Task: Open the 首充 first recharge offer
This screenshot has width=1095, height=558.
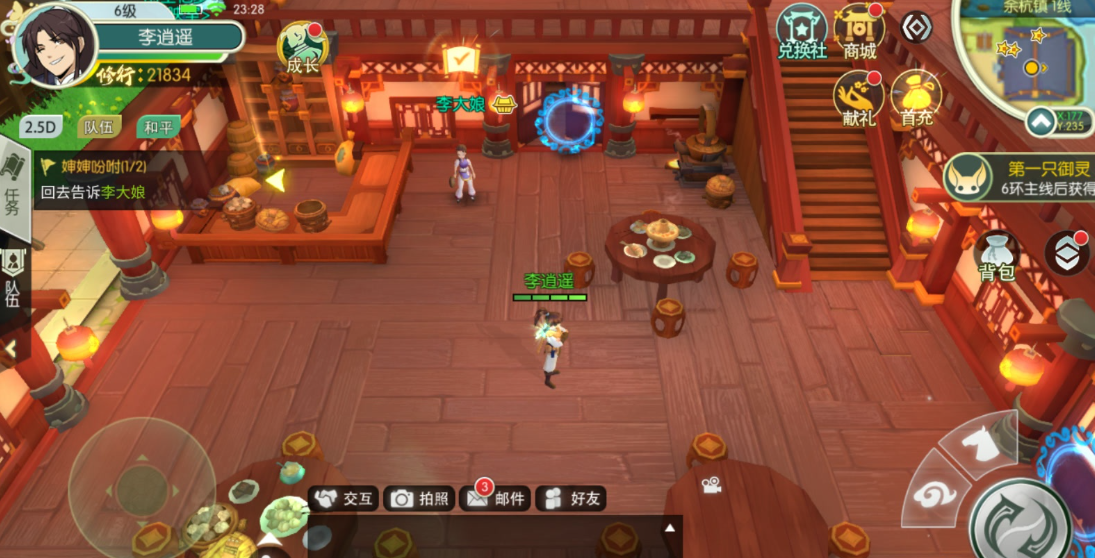Action: tap(915, 99)
